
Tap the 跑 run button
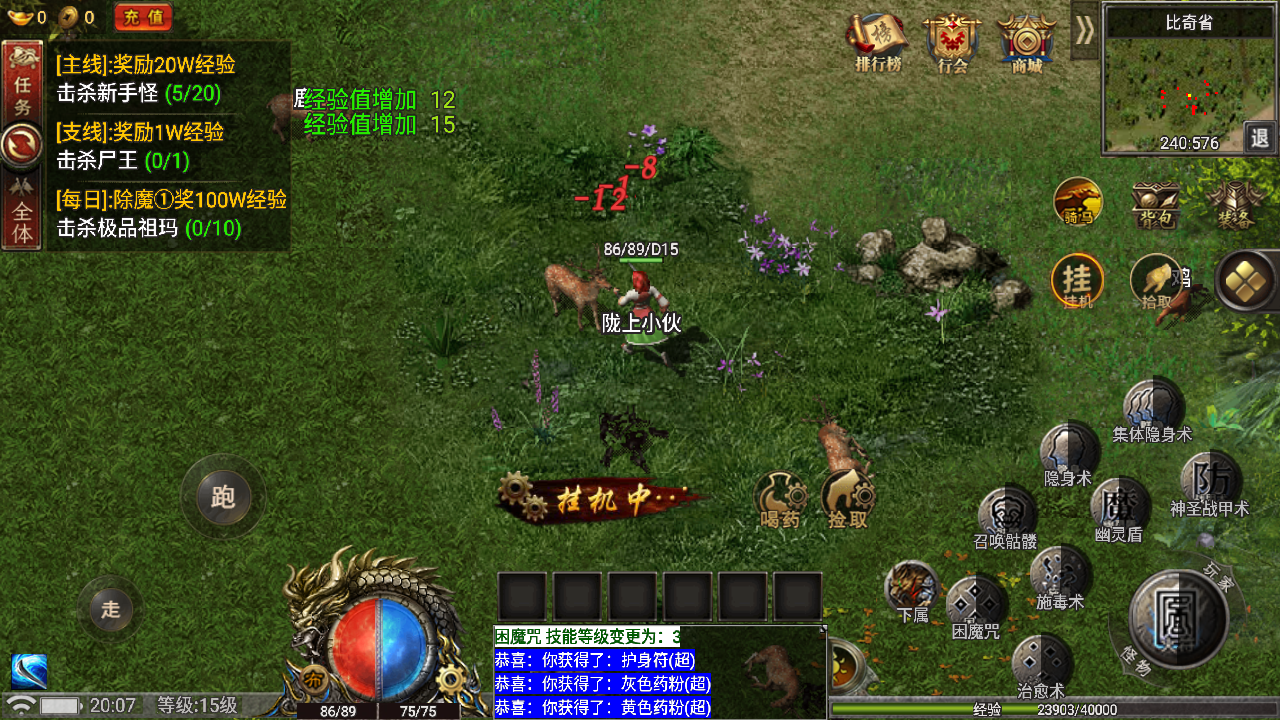click(222, 497)
